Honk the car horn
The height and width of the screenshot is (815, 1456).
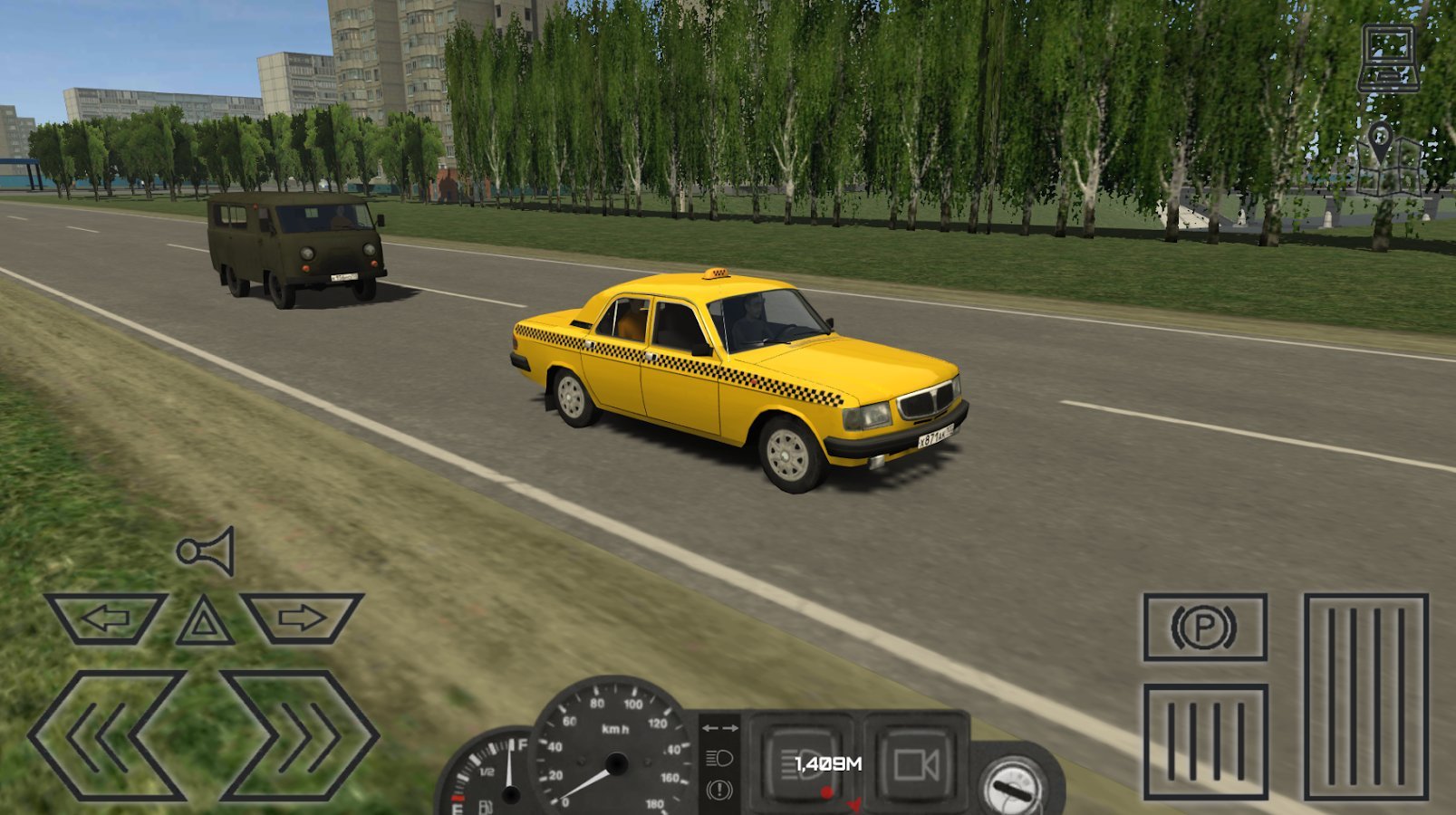[x=207, y=551]
